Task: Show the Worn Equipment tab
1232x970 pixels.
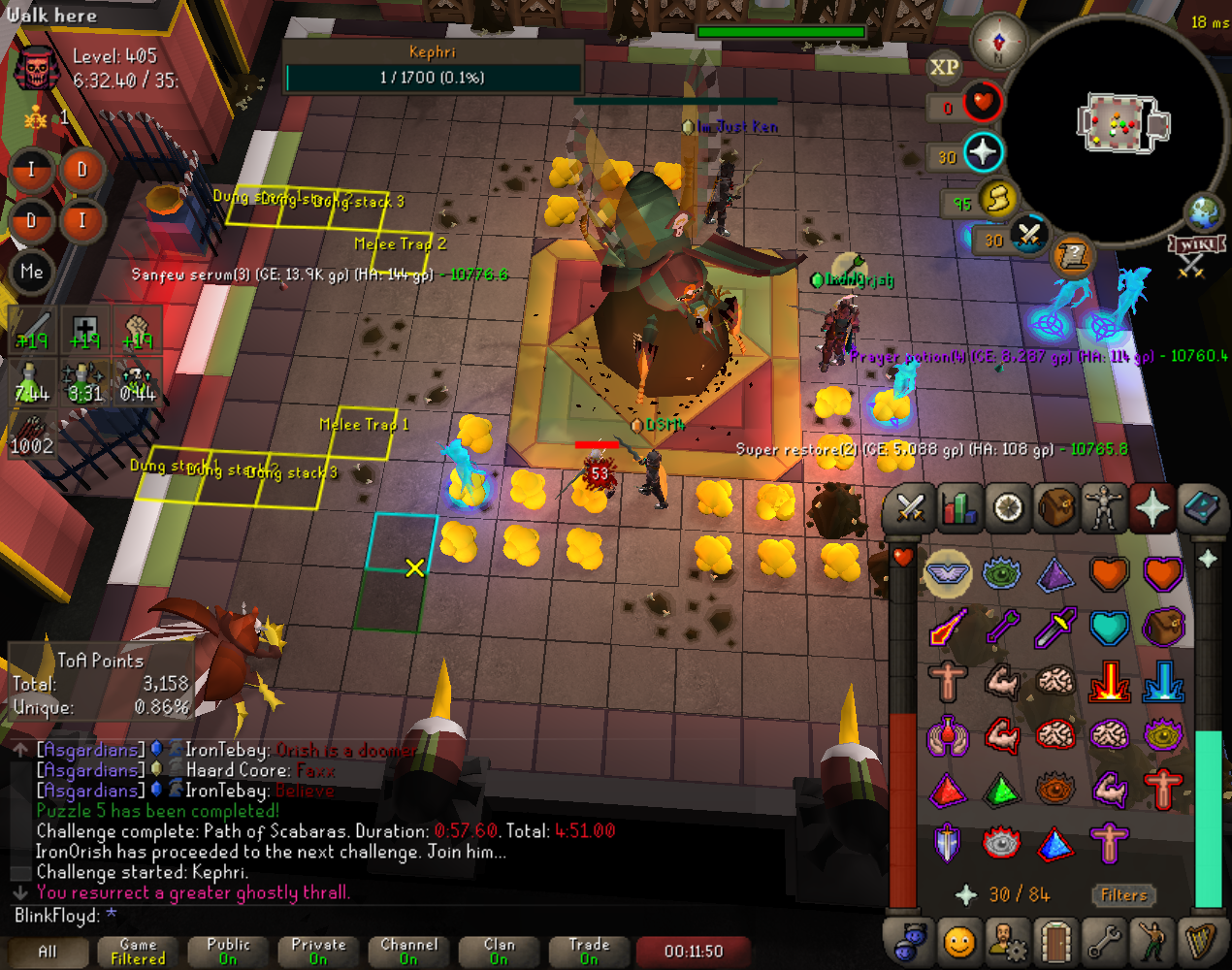Action: (1104, 508)
